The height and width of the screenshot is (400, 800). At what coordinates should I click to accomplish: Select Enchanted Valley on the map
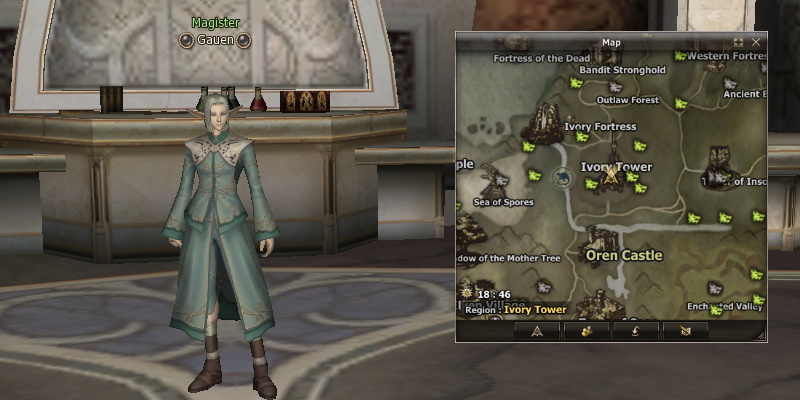725,306
